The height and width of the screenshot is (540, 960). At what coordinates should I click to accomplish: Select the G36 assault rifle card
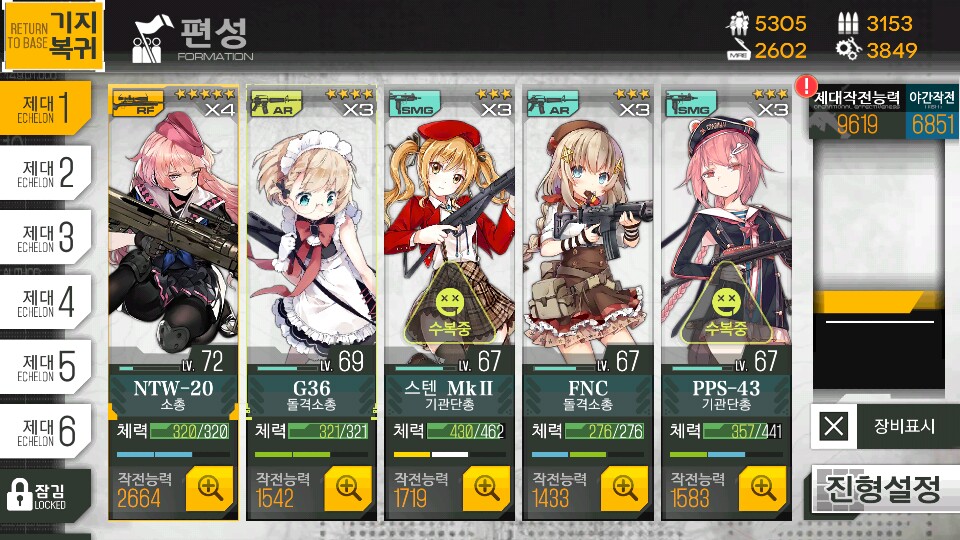click(310, 240)
